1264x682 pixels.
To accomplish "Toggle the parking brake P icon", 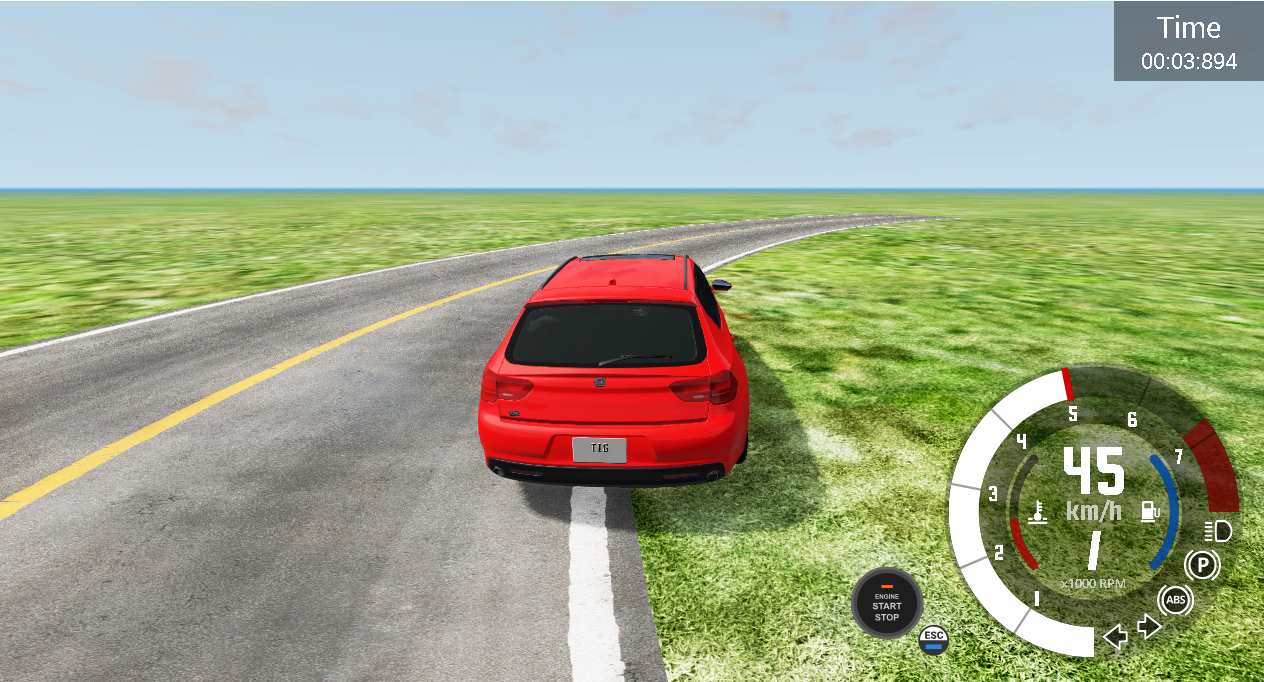I will point(1202,566).
